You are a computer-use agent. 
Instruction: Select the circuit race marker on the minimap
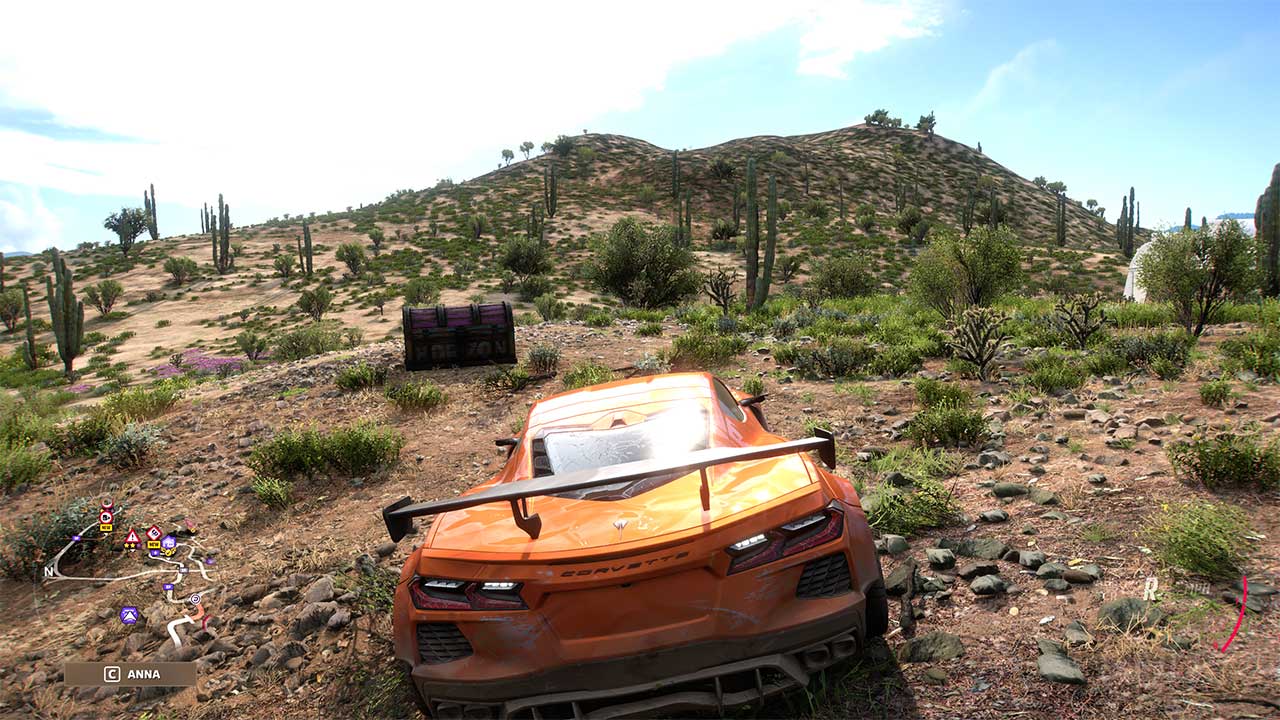point(106,515)
